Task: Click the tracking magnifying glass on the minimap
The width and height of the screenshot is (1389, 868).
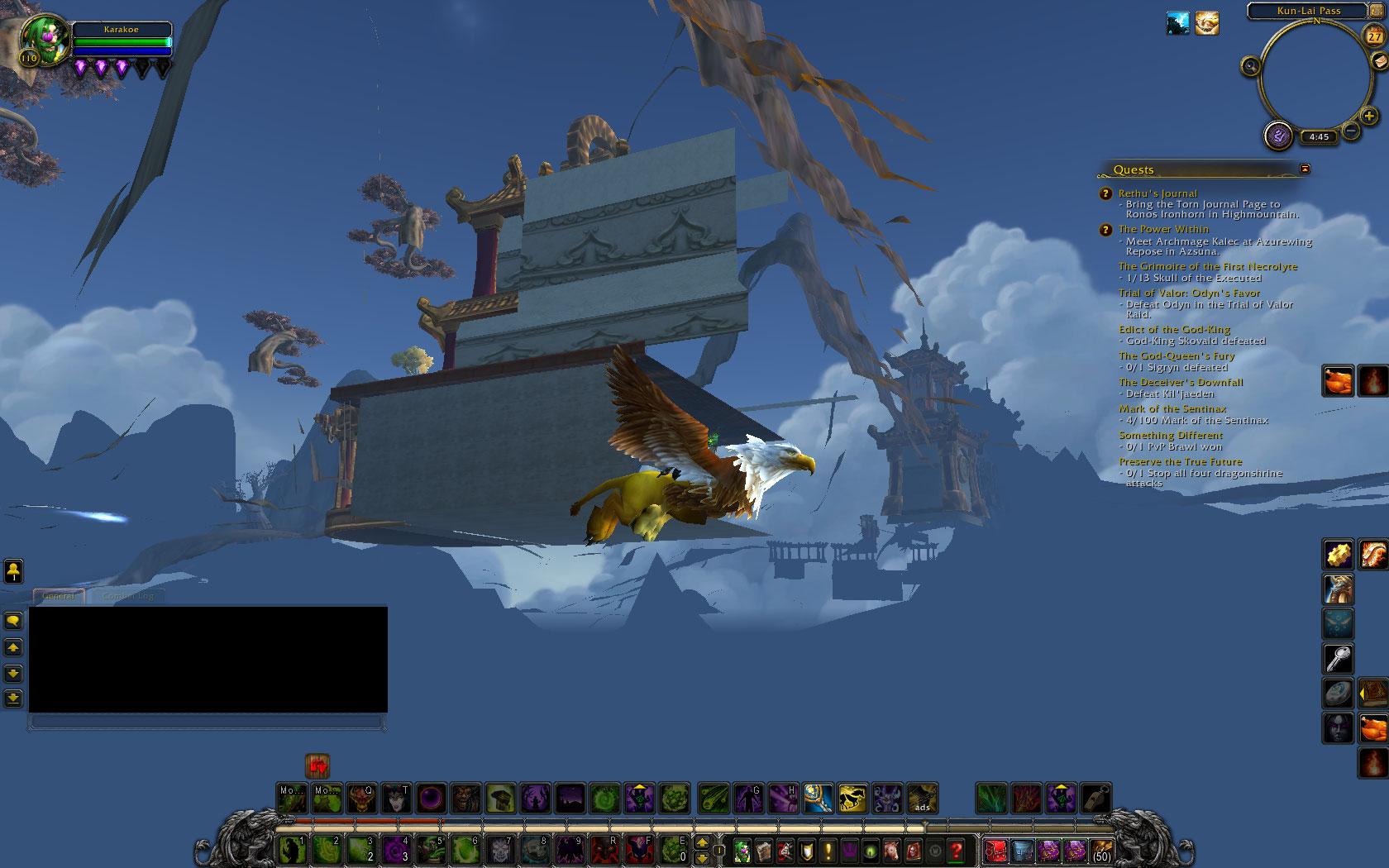Action: click(1250, 65)
